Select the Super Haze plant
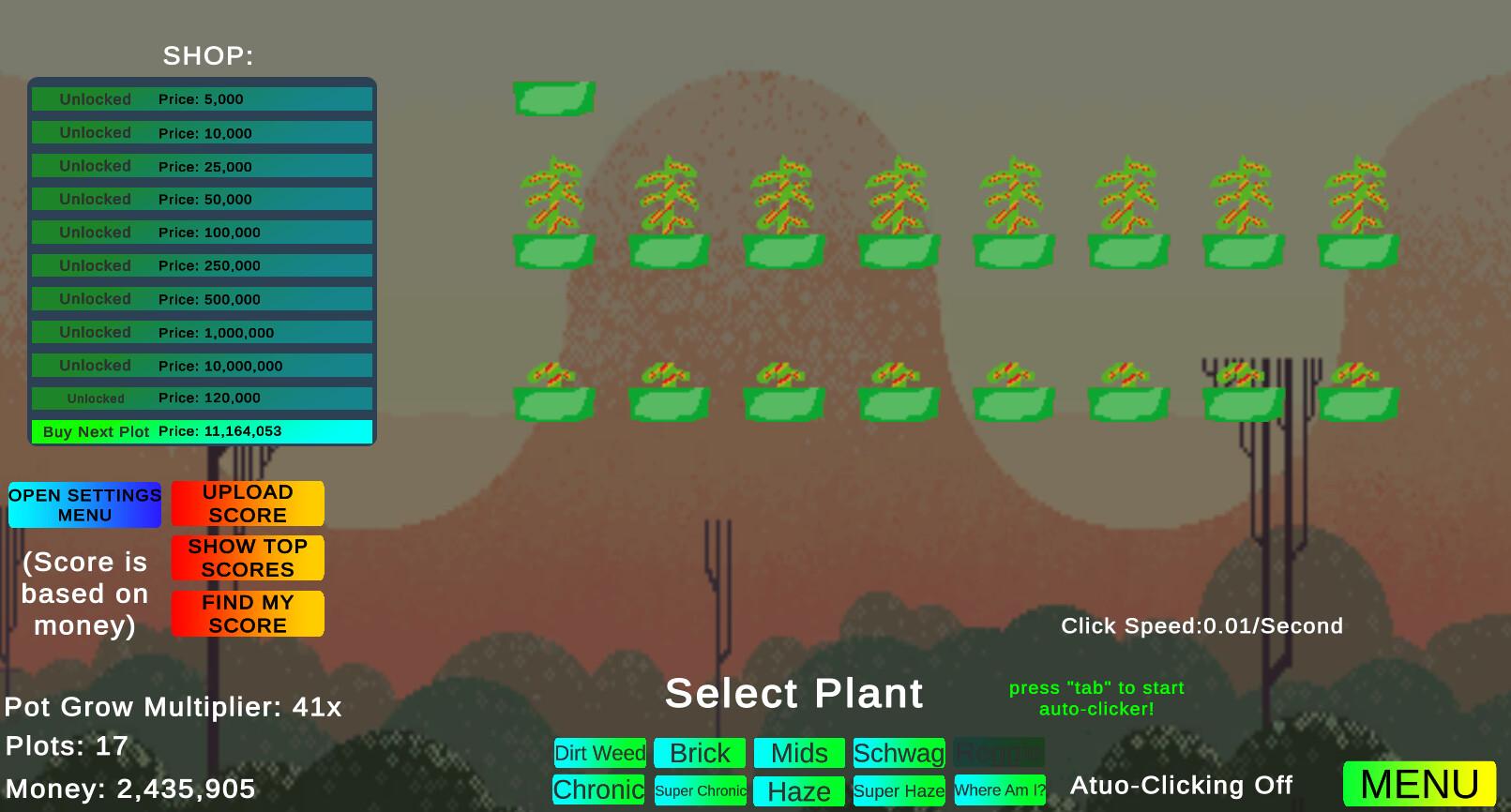The height and width of the screenshot is (812, 1511). click(x=899, y=790)
